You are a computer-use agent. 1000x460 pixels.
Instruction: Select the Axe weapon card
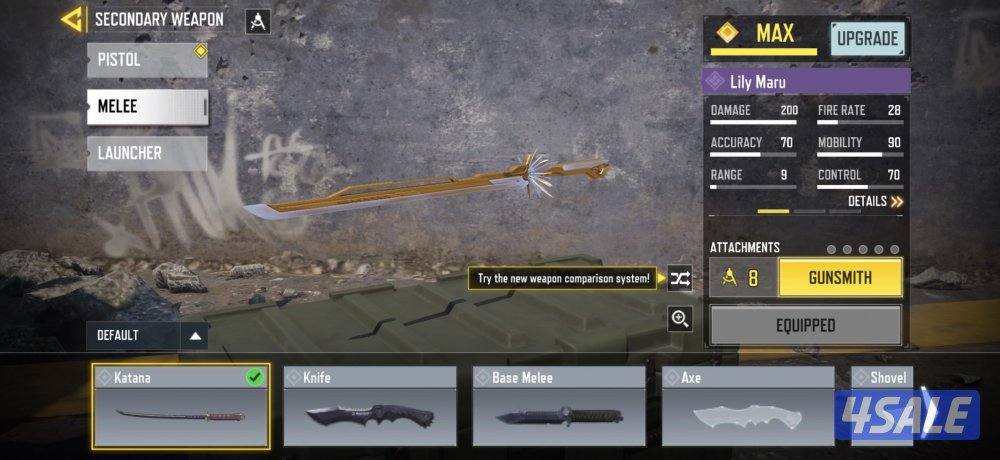pos(748,407)
